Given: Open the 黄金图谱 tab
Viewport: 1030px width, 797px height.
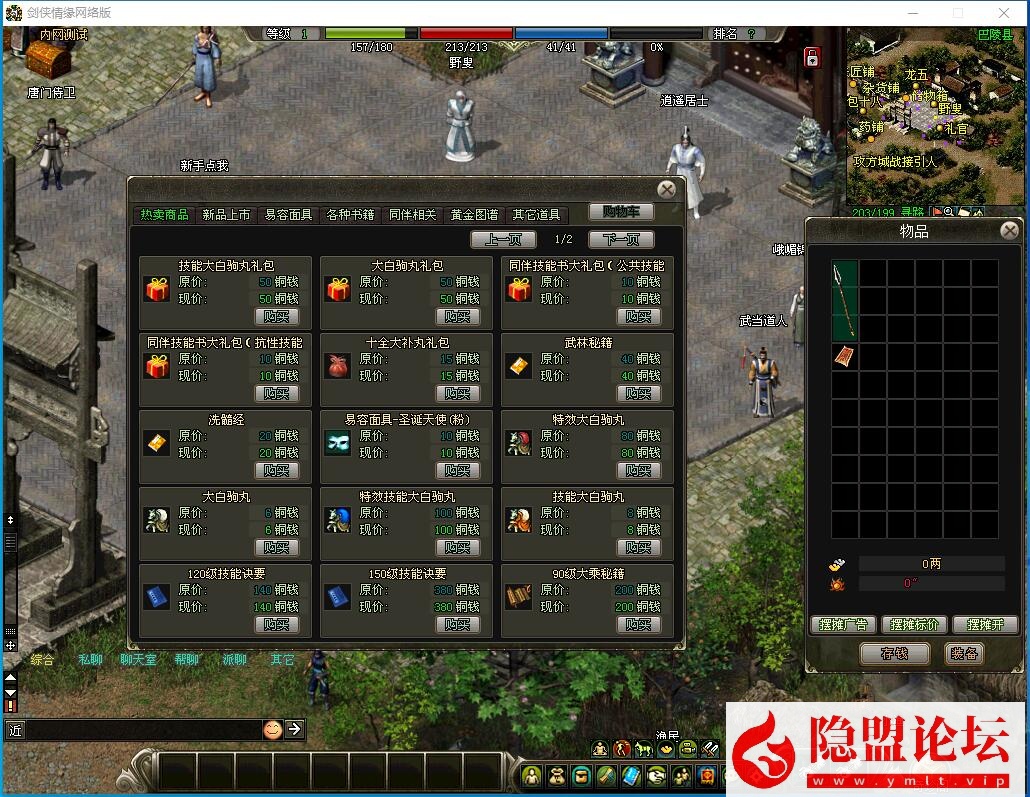Looking at the screenshot, I should (x=474, y=215).
